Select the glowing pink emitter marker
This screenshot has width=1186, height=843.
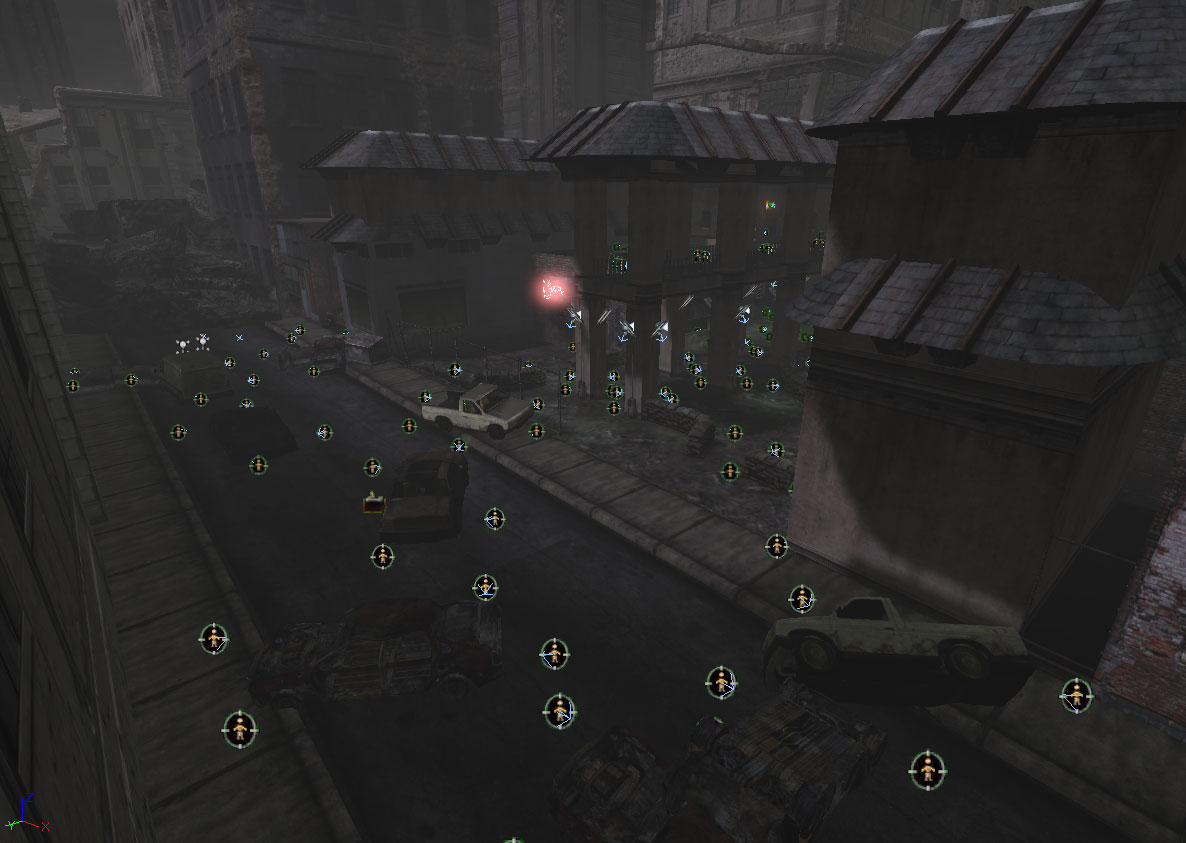click(x=551, y=291)
